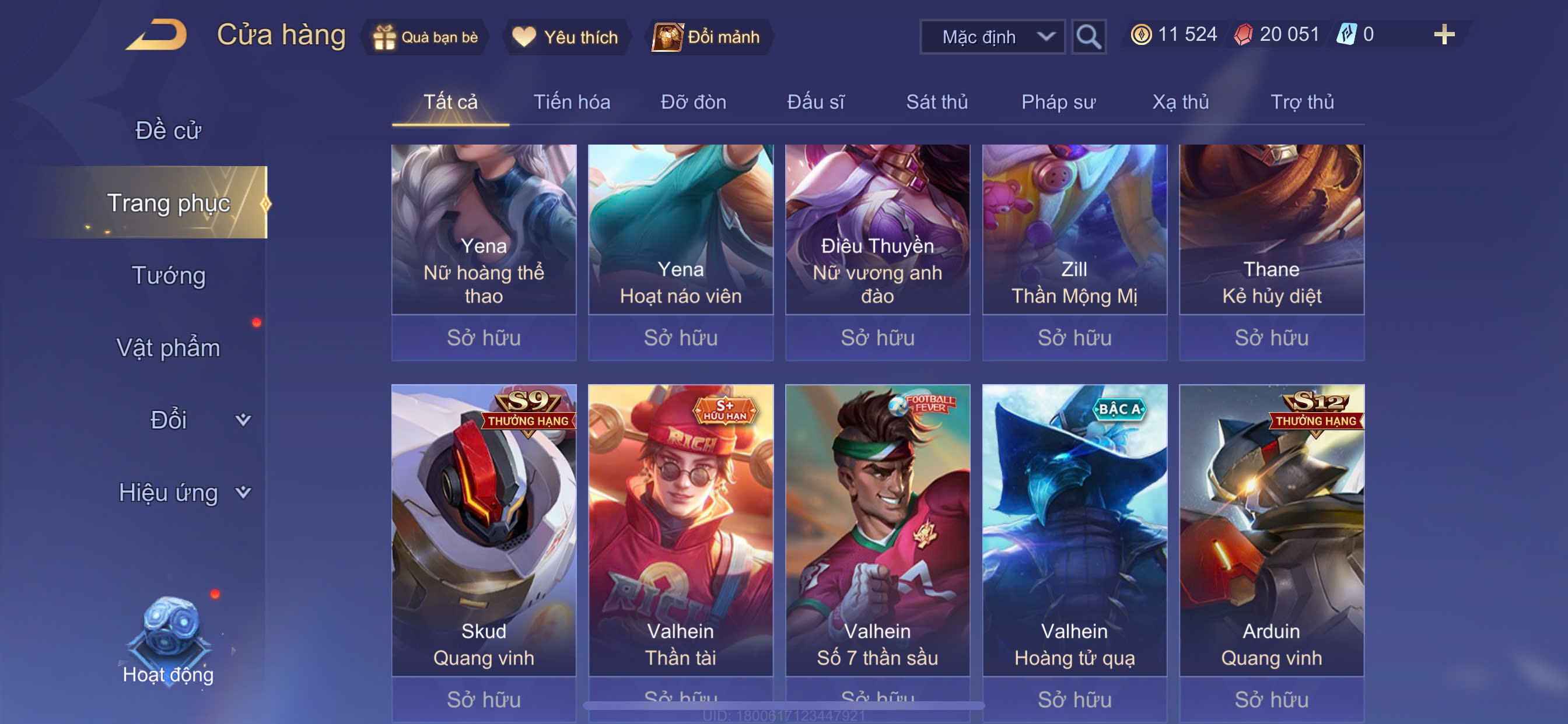The height and width of the screenshot is (724, 1568).
Task: Filter skins by Pháp sư
Action: click(x=1058, y=102)
